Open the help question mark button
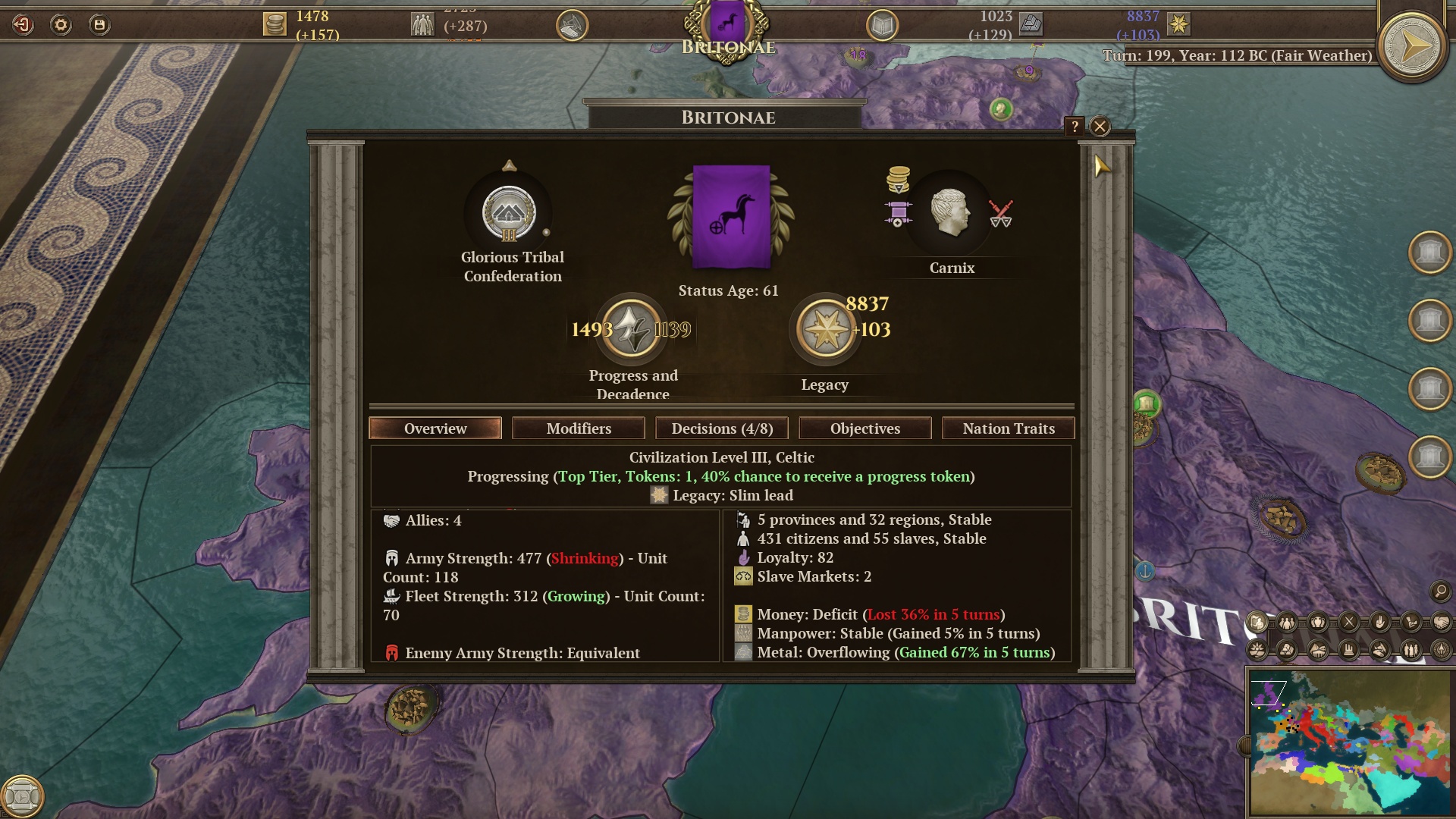The height and width of the screenshot is (819, 1456). (1075, 127)
